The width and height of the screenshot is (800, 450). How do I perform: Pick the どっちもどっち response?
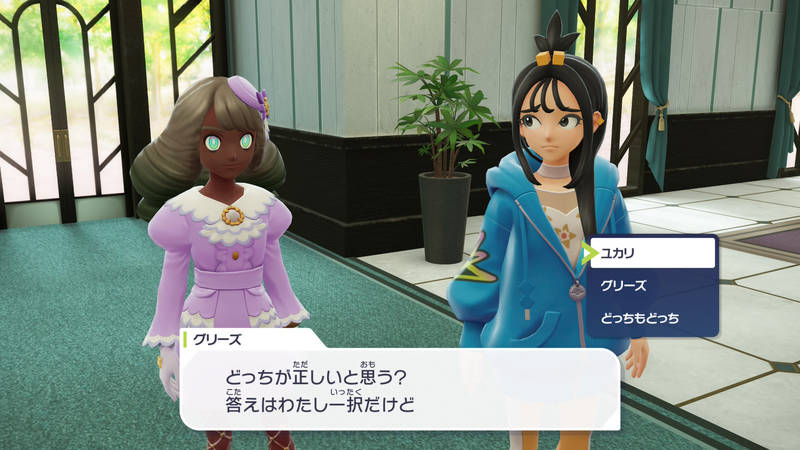coord(651,318)
